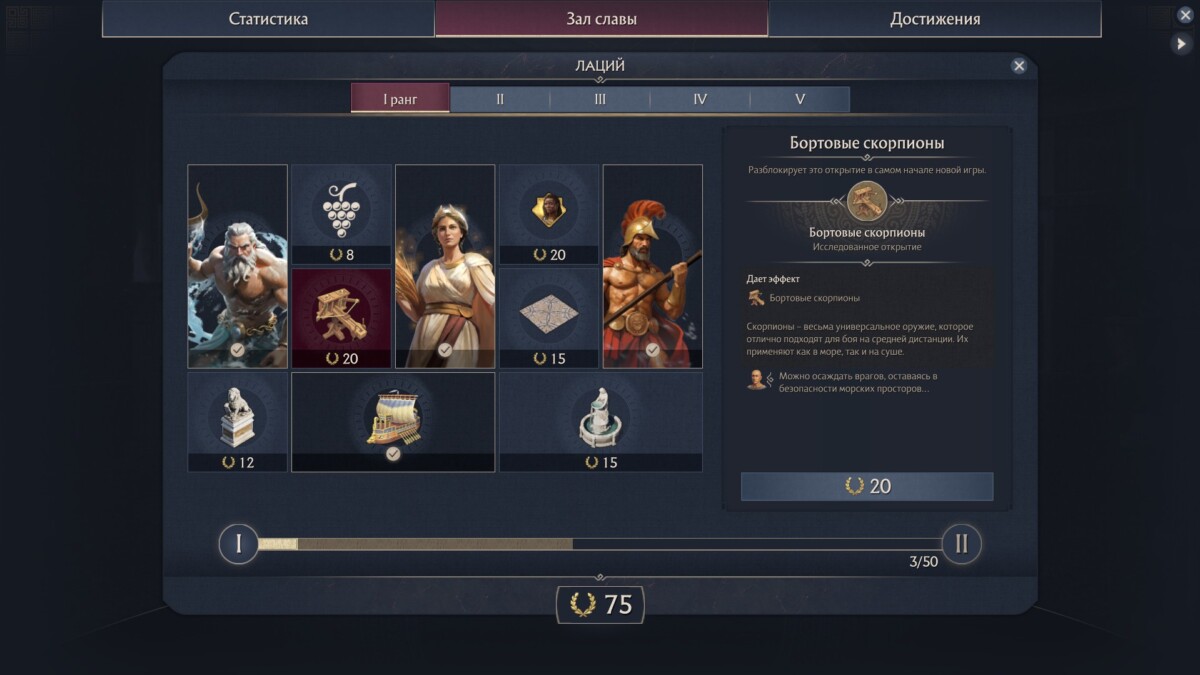Viewport: 1200px width, 675px height.
Task: Select the I ранг tab
Action: pyautogui.click(x=400, y=99)
